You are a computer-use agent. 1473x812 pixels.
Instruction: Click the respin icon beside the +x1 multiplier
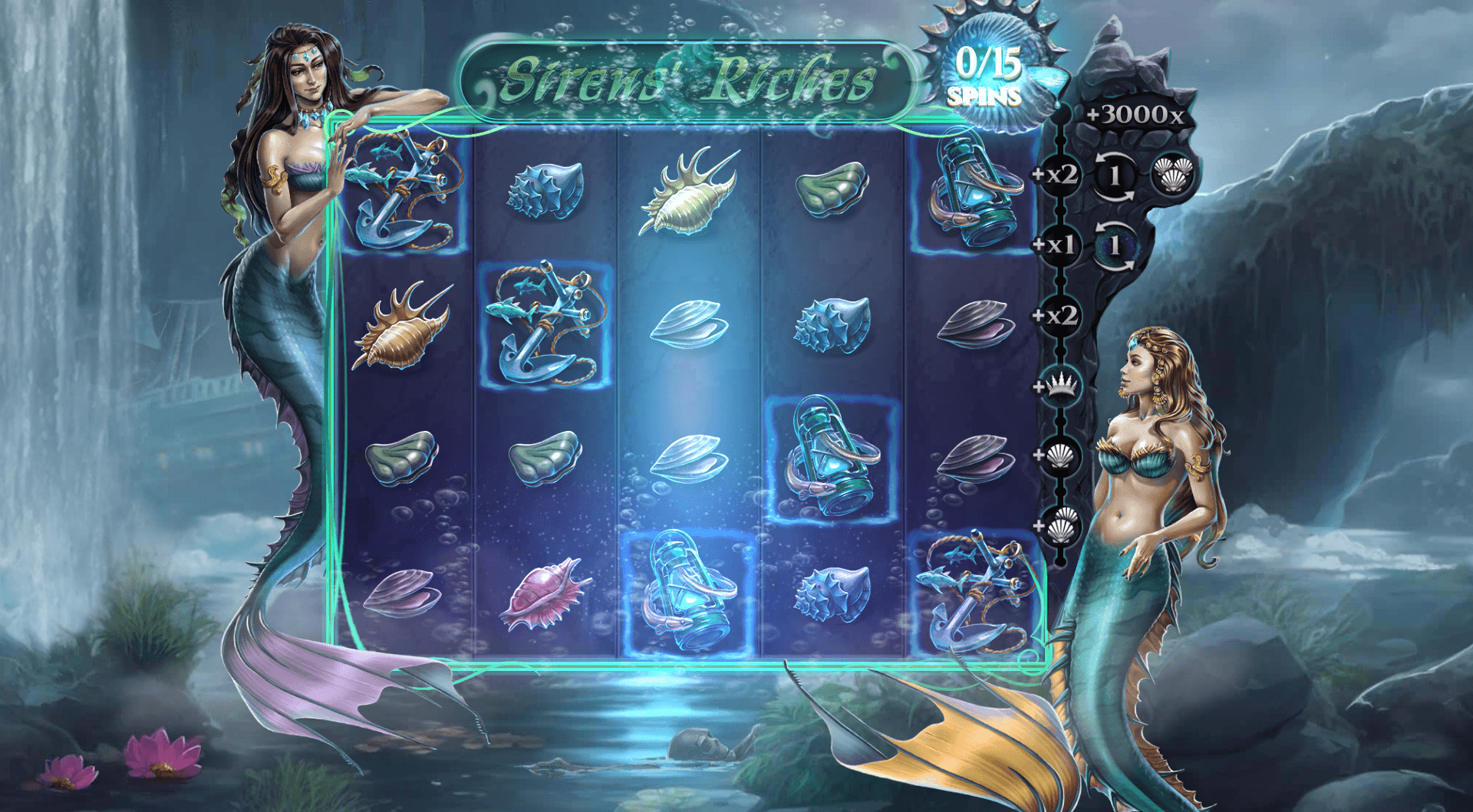[1115, 245]
